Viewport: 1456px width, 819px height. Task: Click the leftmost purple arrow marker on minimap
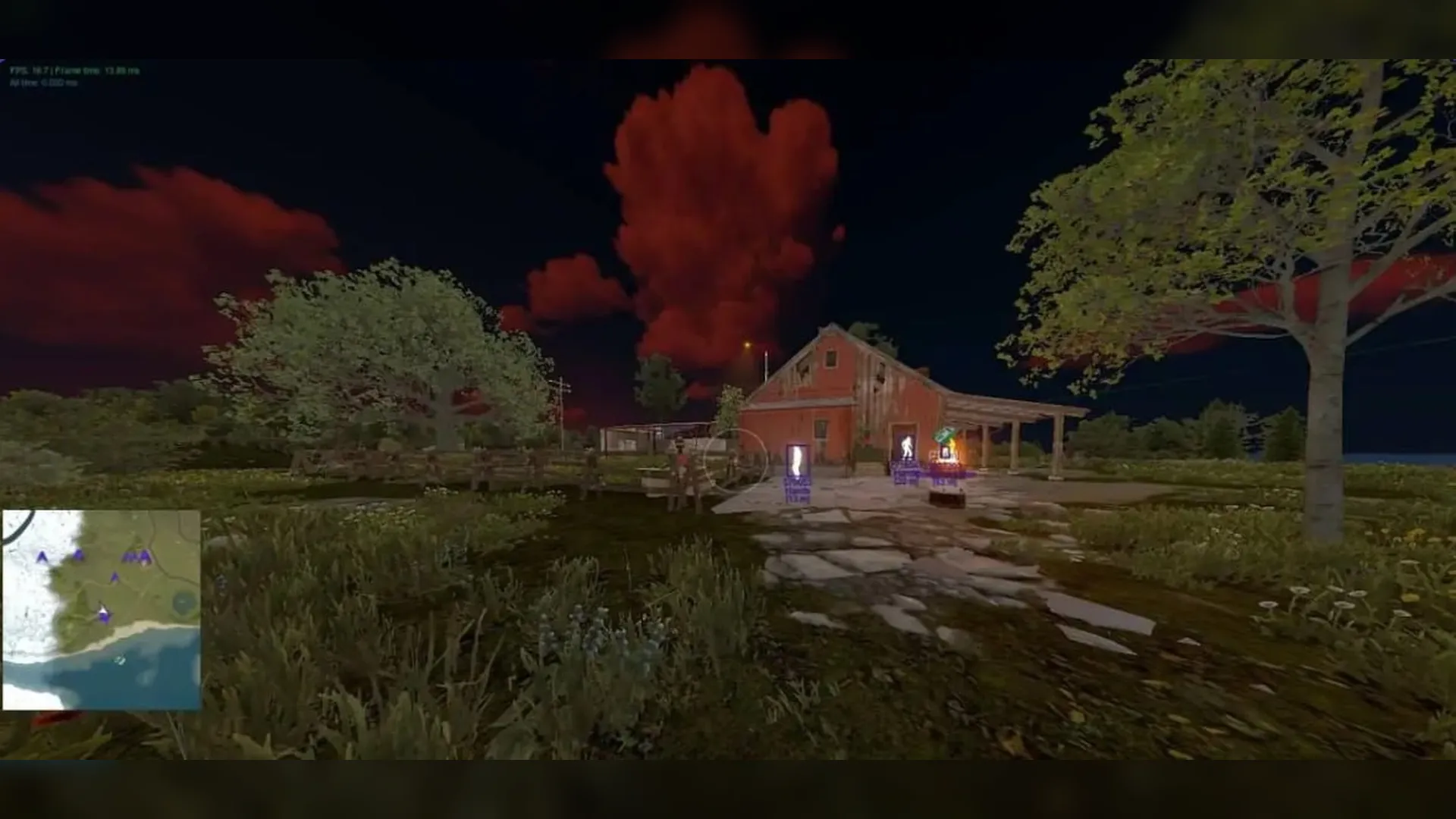41,556
